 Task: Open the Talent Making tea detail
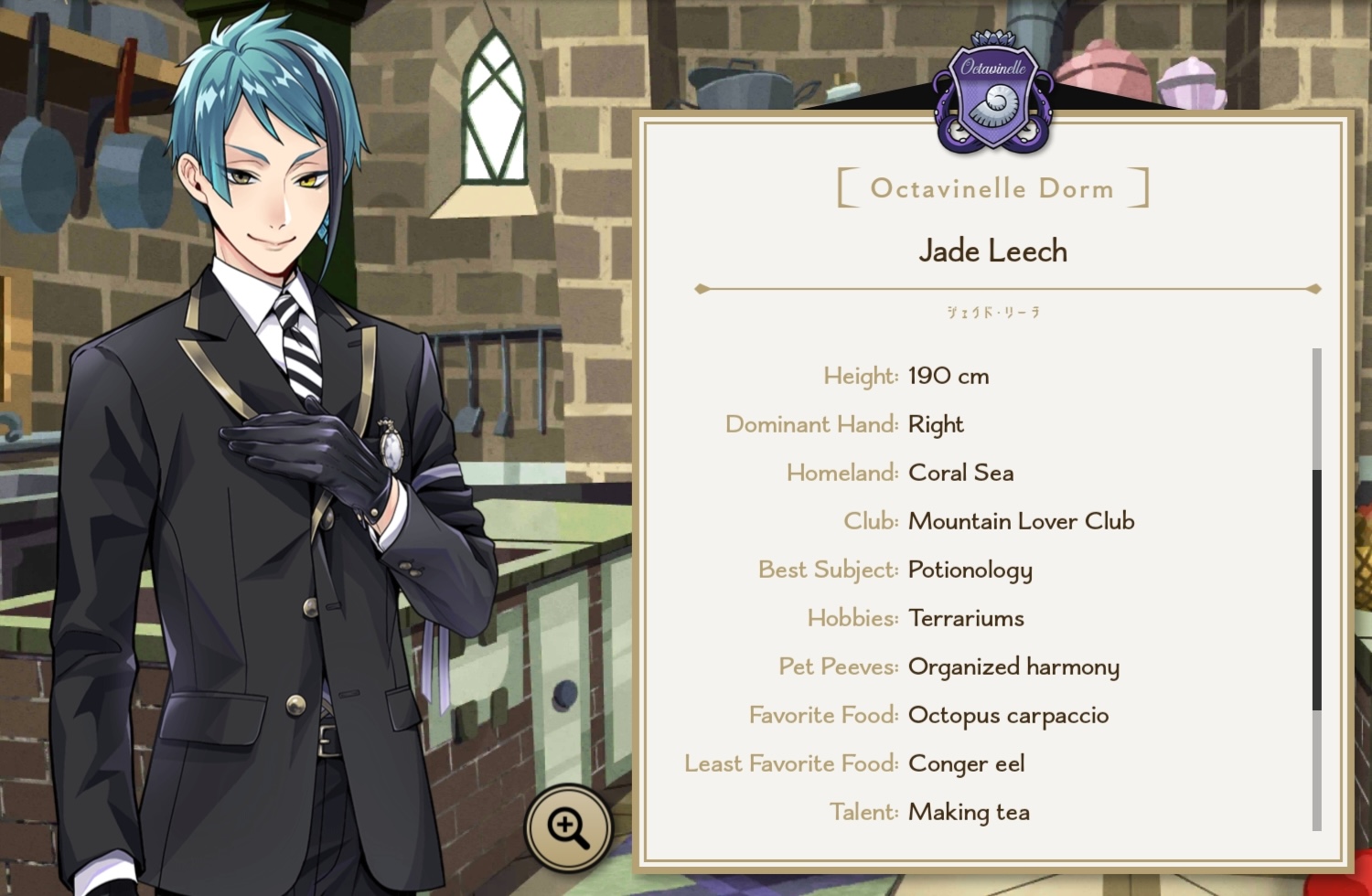[x=969, y=812]
